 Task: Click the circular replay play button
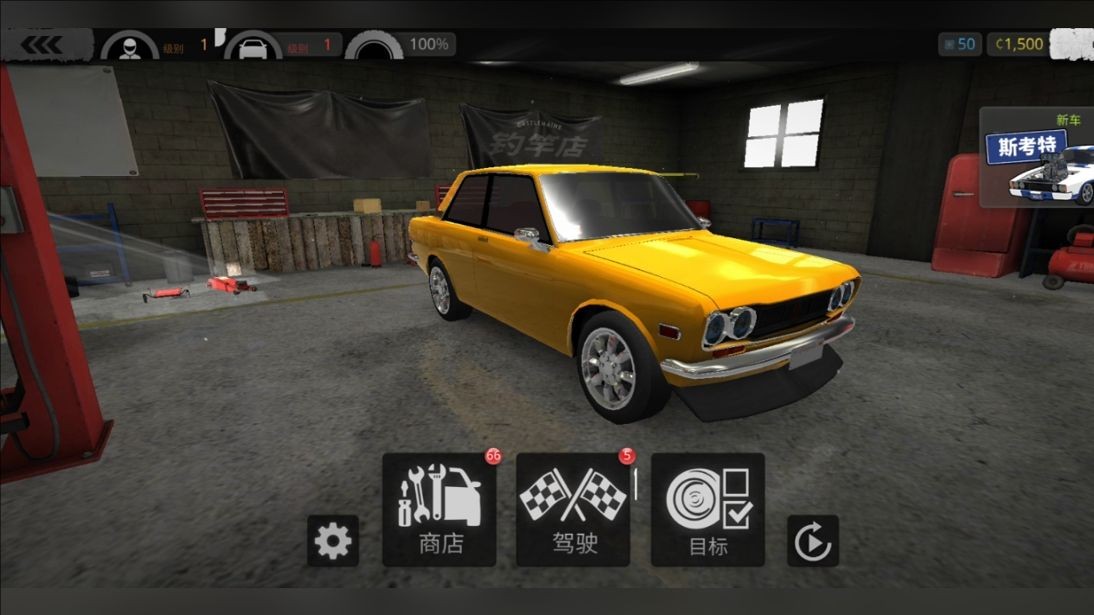coord(812,542)
